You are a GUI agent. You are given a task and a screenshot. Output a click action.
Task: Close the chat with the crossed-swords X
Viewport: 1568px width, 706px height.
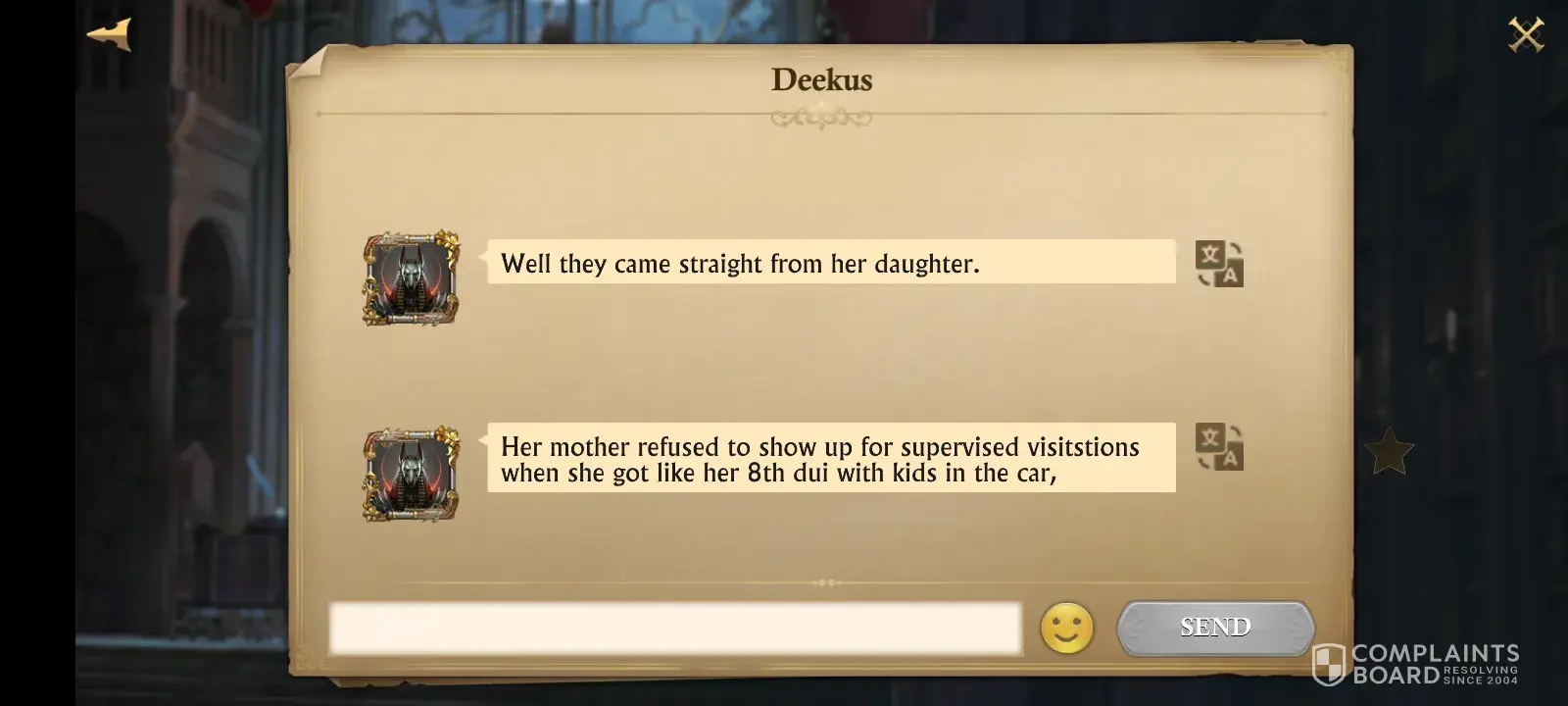pyautogui.click(x=1525, y=35)
